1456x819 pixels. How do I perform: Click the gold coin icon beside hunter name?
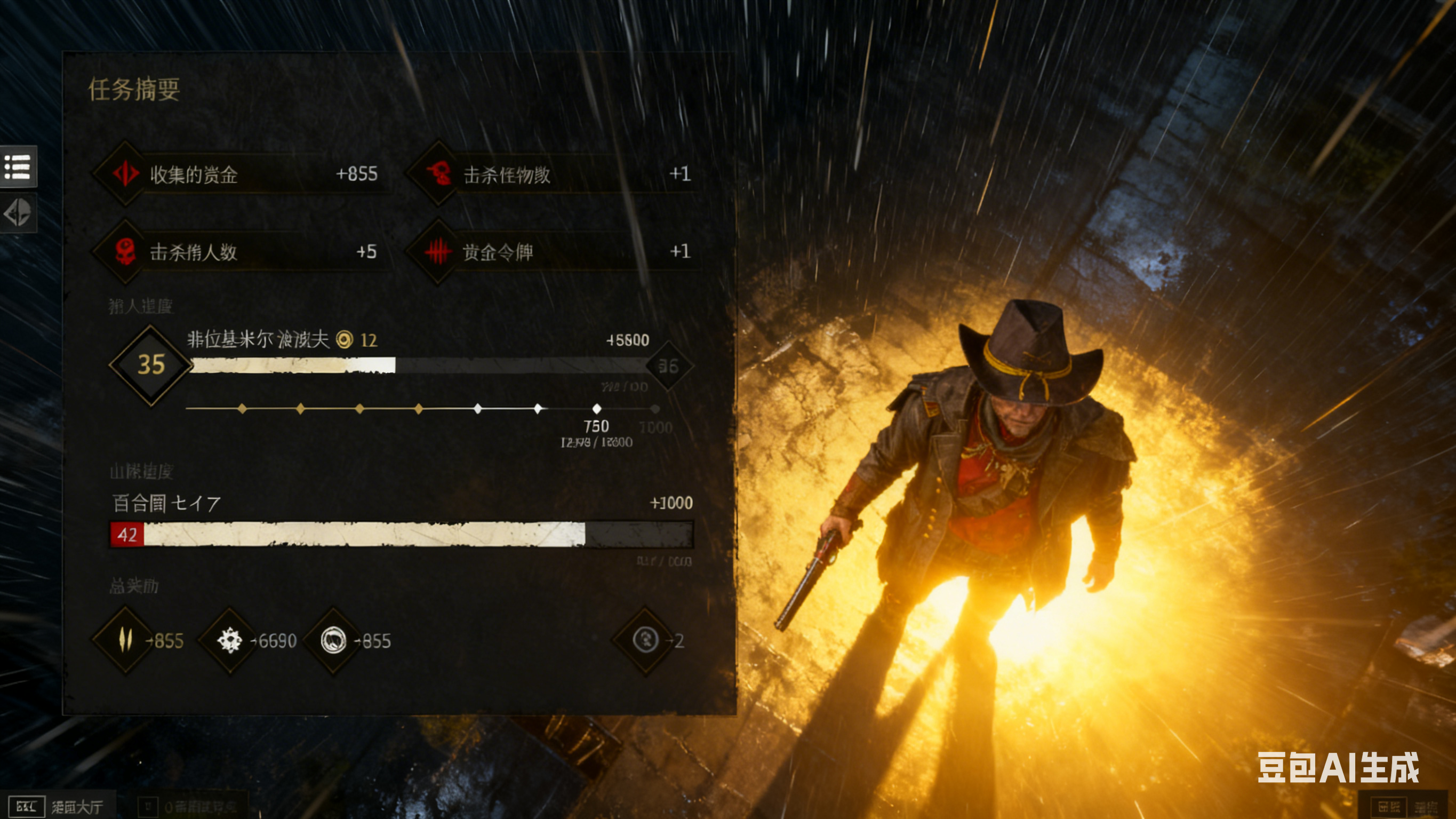click(x=344, y=339)
